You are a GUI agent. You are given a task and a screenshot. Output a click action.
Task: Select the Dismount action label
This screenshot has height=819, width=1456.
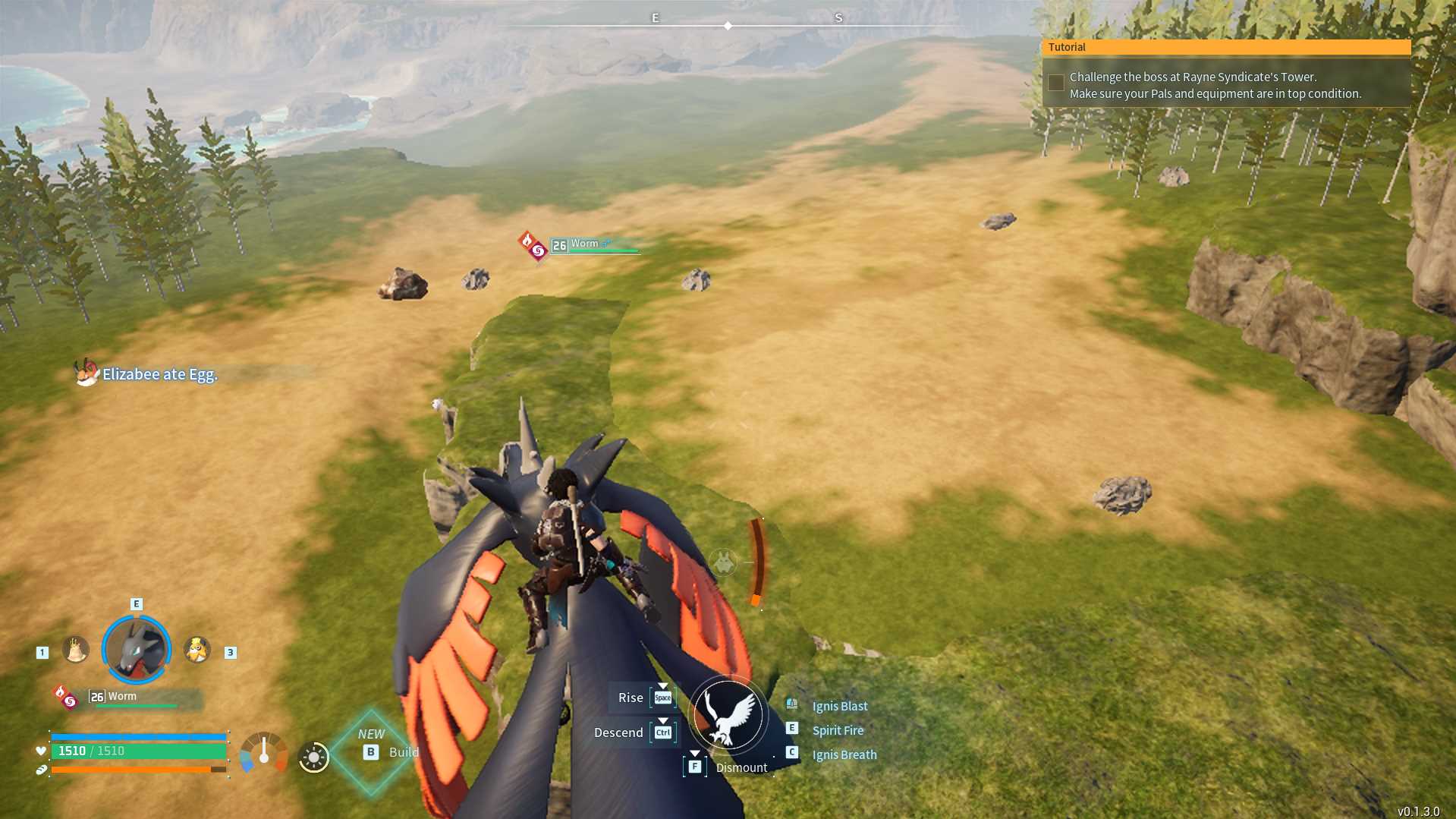click(741, 767)
